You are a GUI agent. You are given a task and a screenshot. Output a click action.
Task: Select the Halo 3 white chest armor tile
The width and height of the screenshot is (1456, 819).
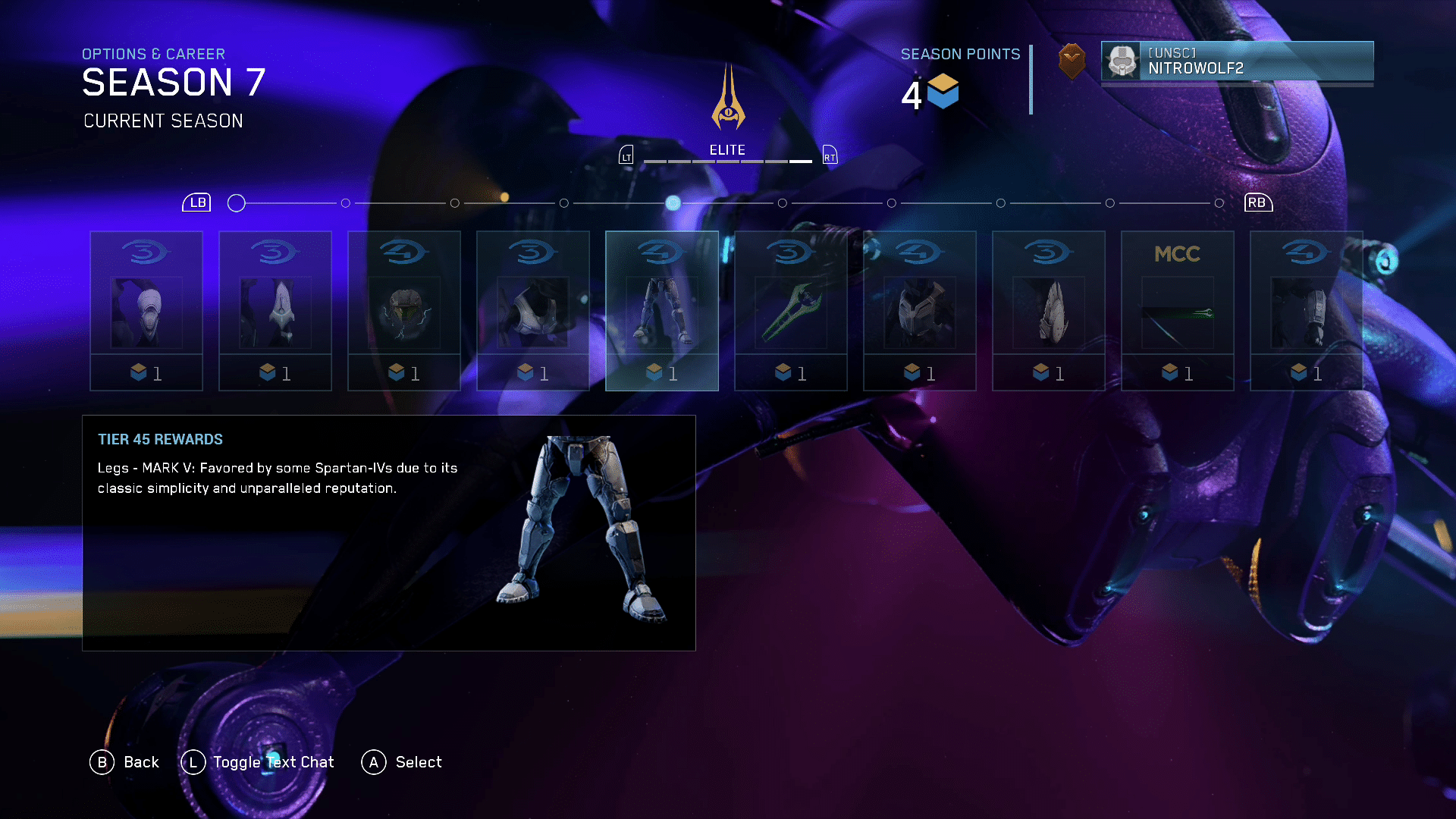pyautogui.click(x=532, y=311)
